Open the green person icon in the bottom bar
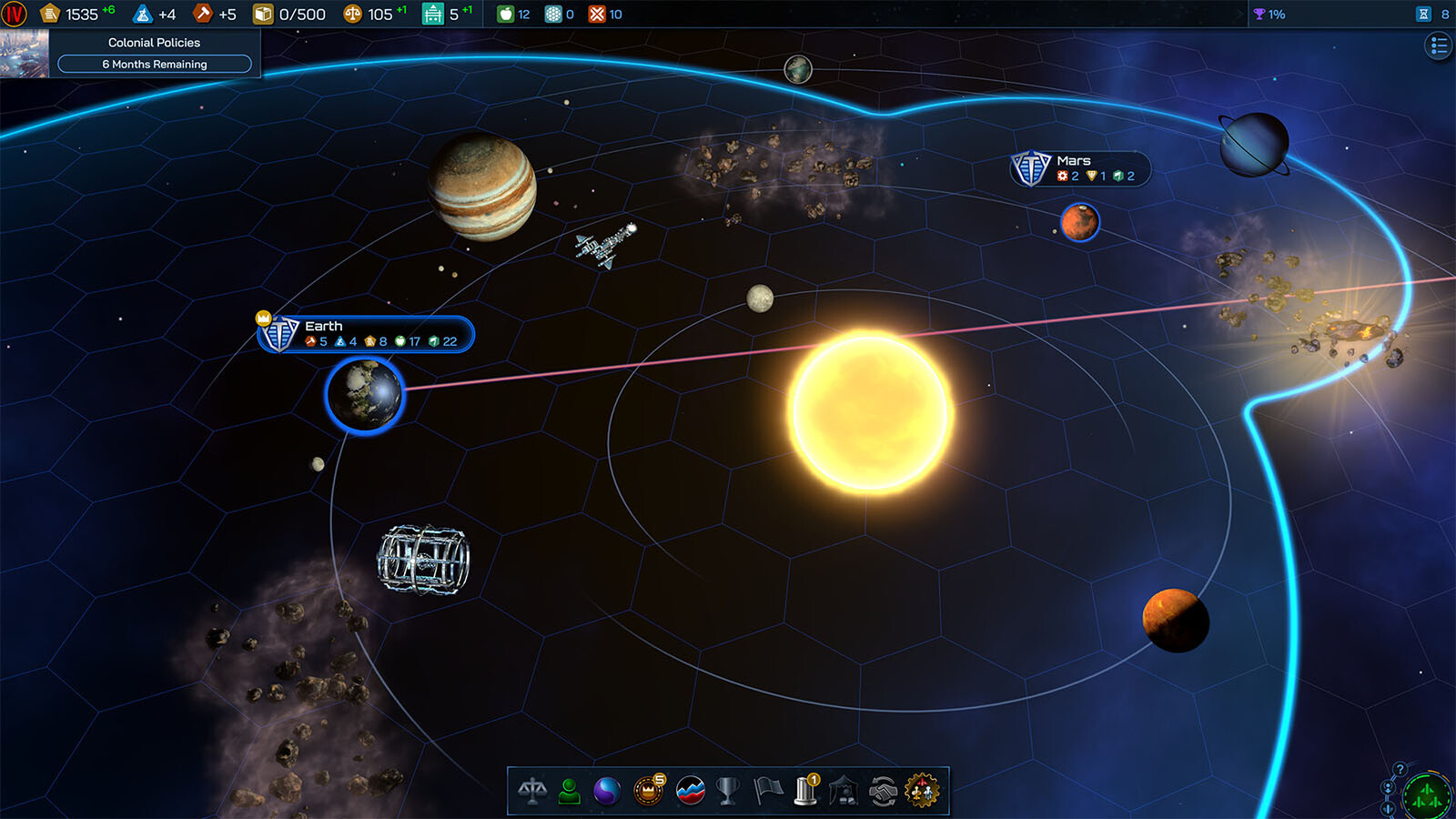 [x=570, y=791]
